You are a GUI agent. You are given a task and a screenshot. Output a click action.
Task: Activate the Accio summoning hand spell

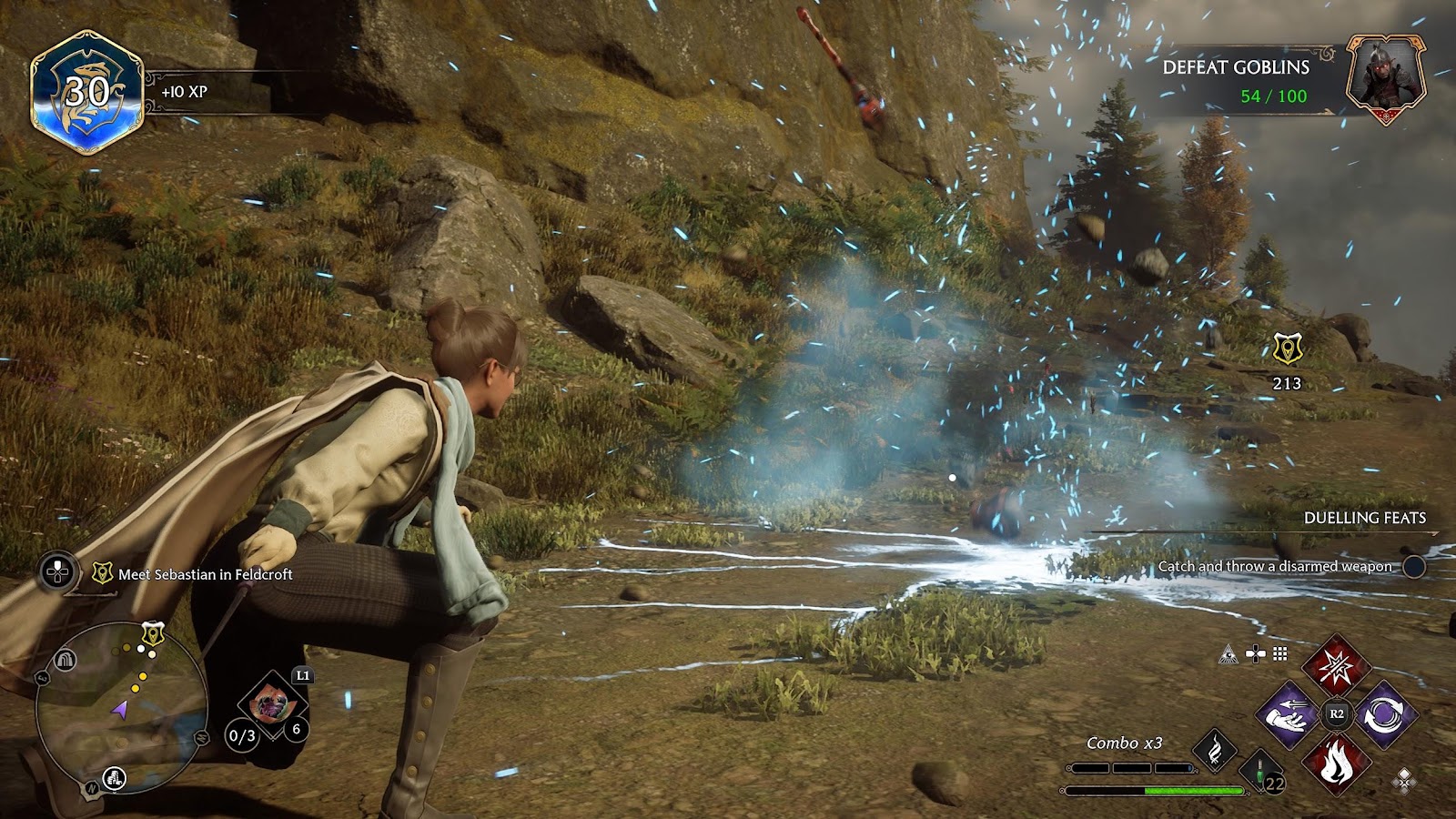[x=1289, y=715]
